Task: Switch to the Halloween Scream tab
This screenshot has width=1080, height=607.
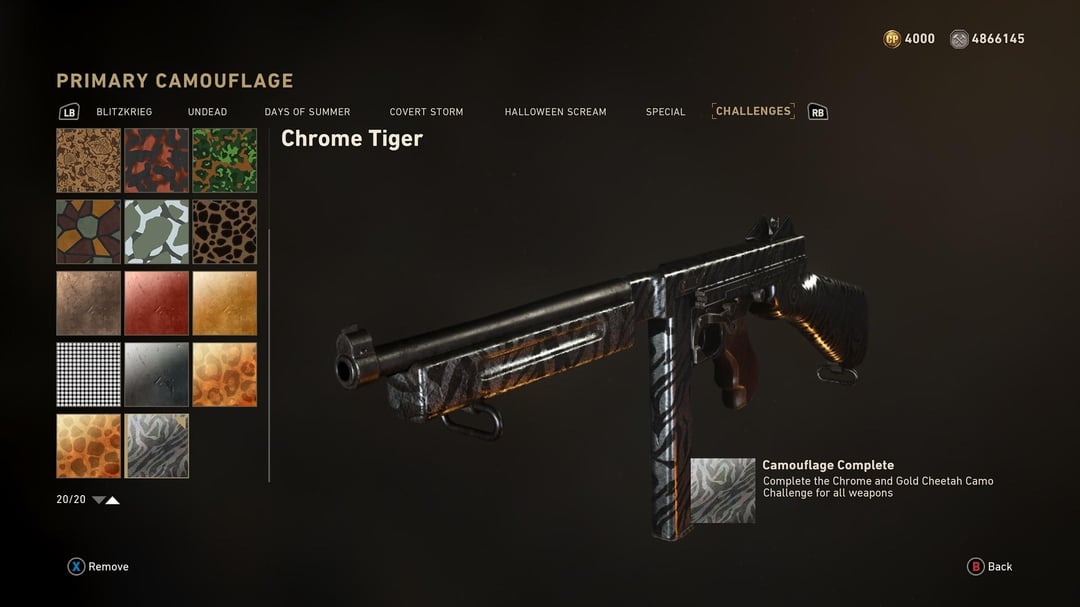Action: (555, 112)
